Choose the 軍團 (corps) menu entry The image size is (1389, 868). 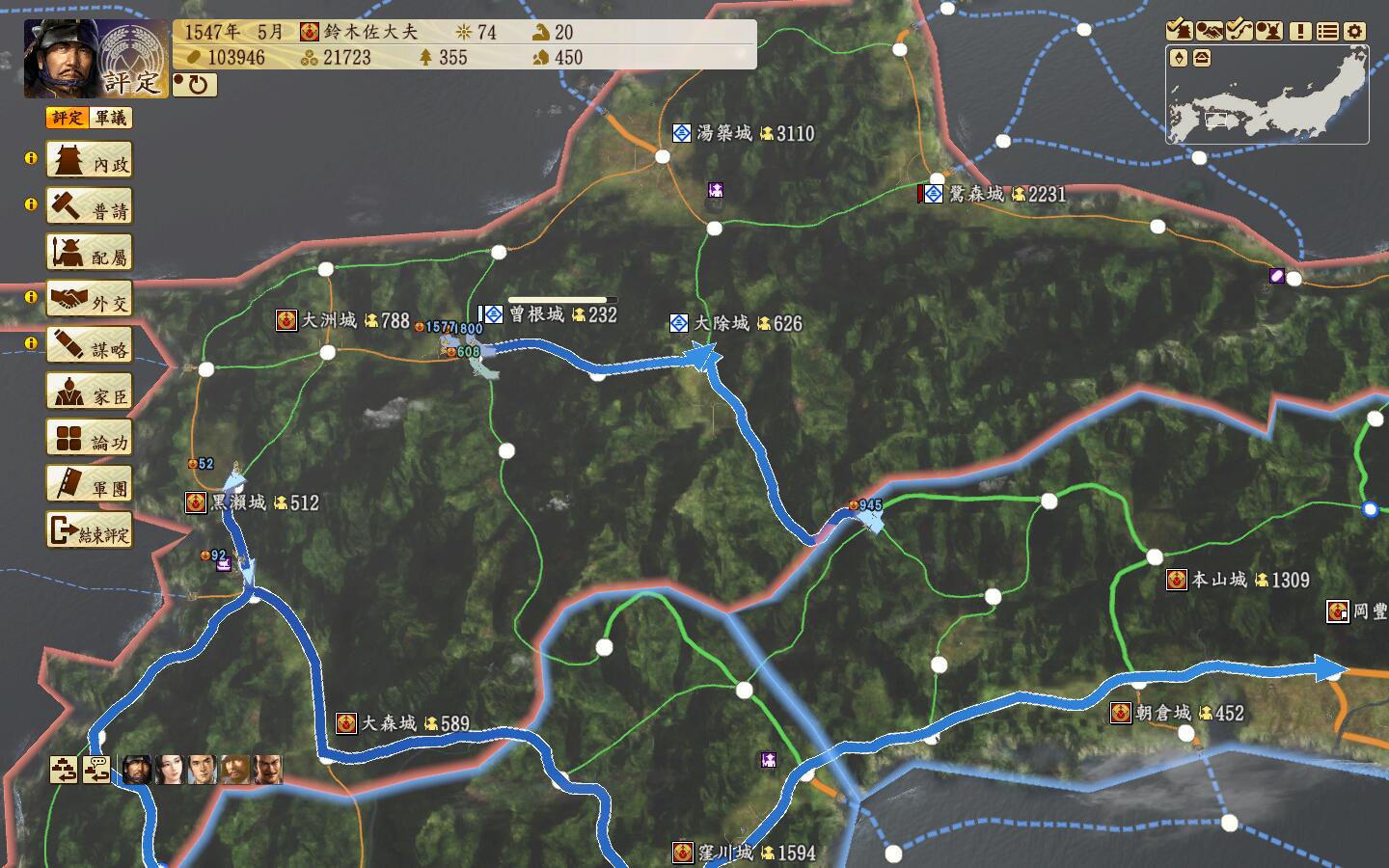(90, 484)
